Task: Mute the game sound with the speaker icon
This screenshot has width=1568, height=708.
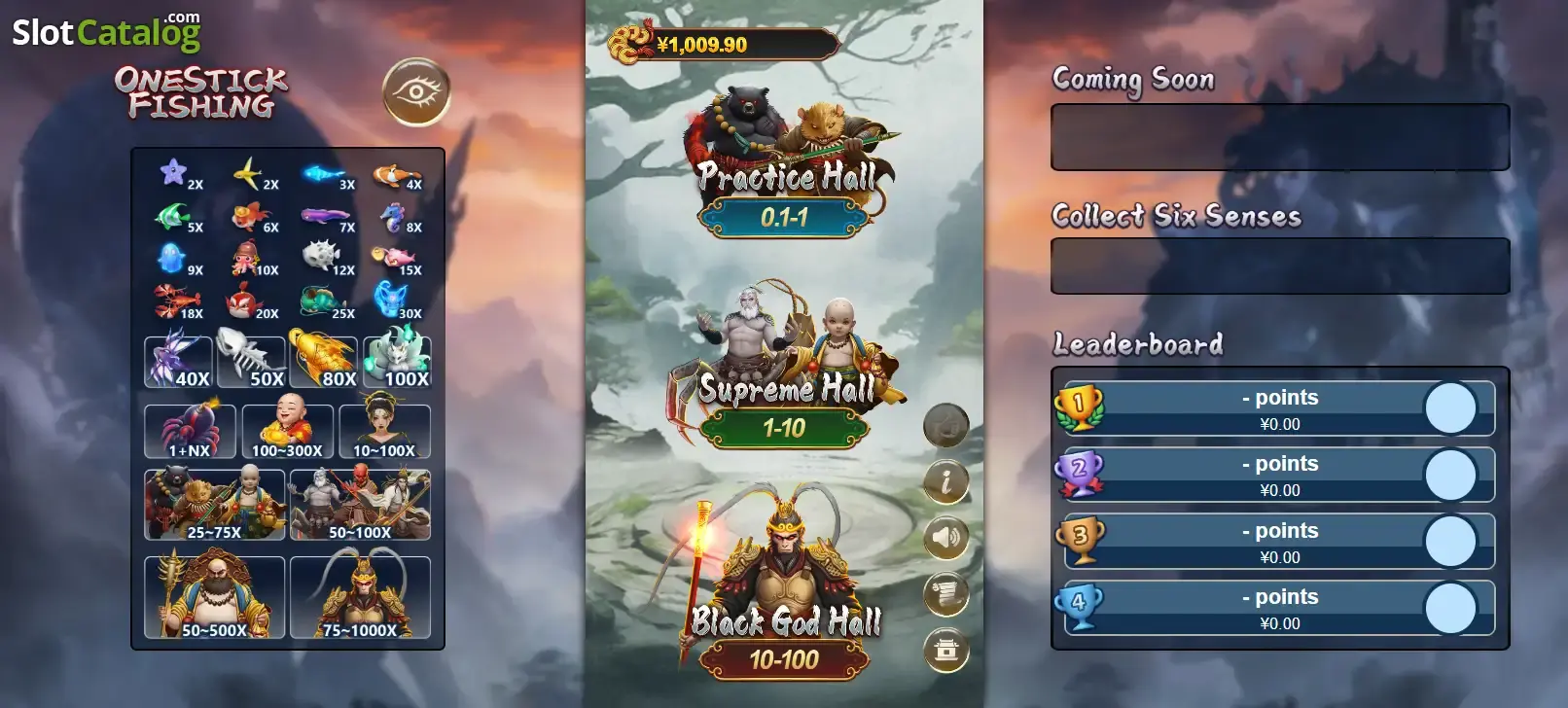Action: coord(944,538)
